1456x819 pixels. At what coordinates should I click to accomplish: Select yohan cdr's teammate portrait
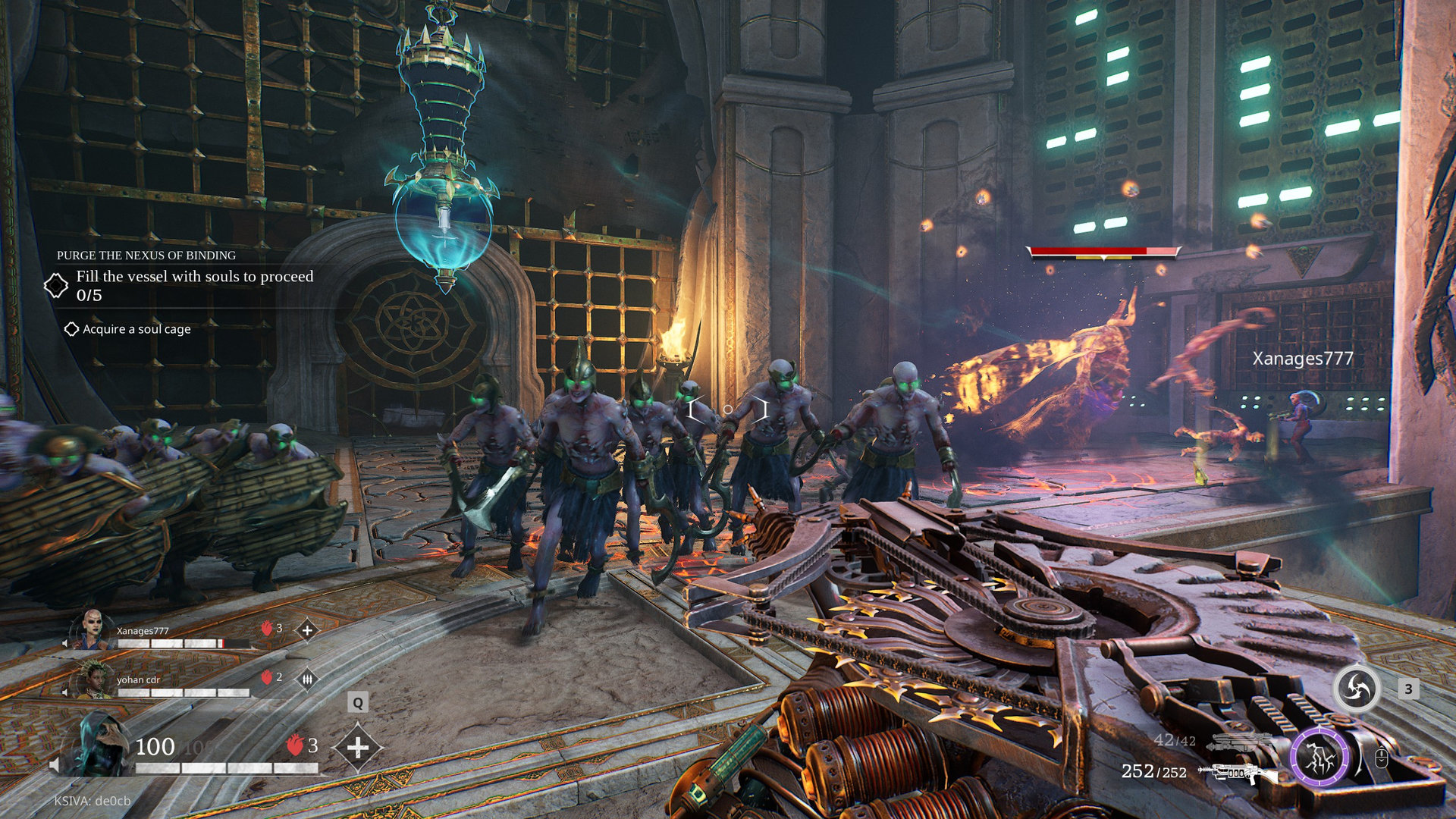[x=93, y=679]
